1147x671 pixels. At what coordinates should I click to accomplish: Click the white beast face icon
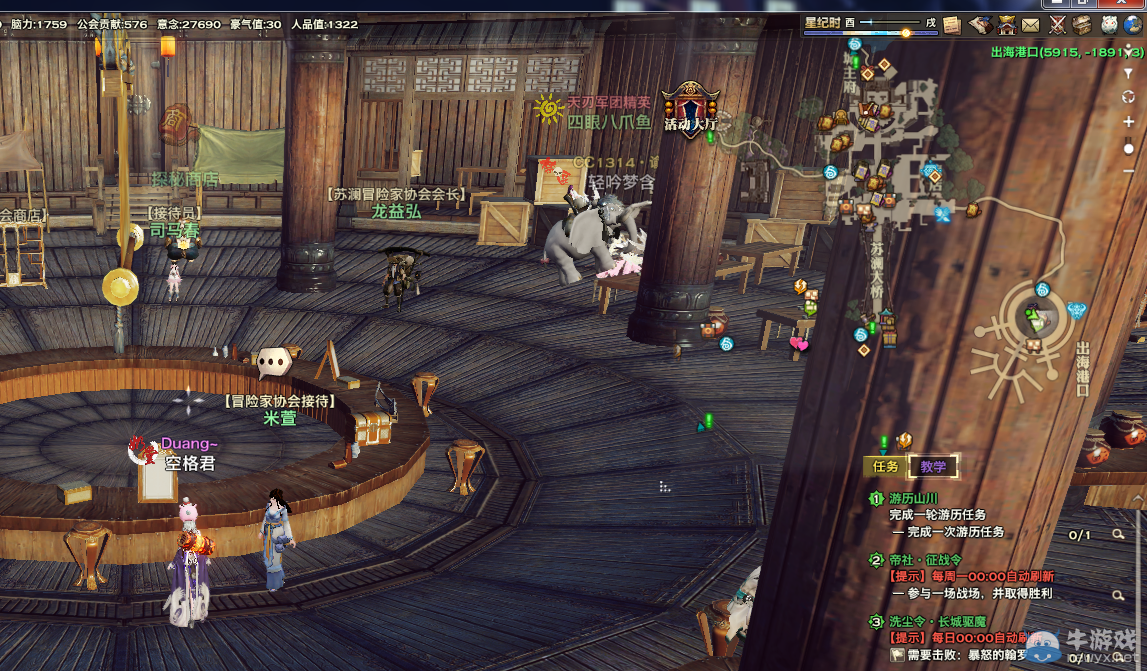(x=1109, y=25)
